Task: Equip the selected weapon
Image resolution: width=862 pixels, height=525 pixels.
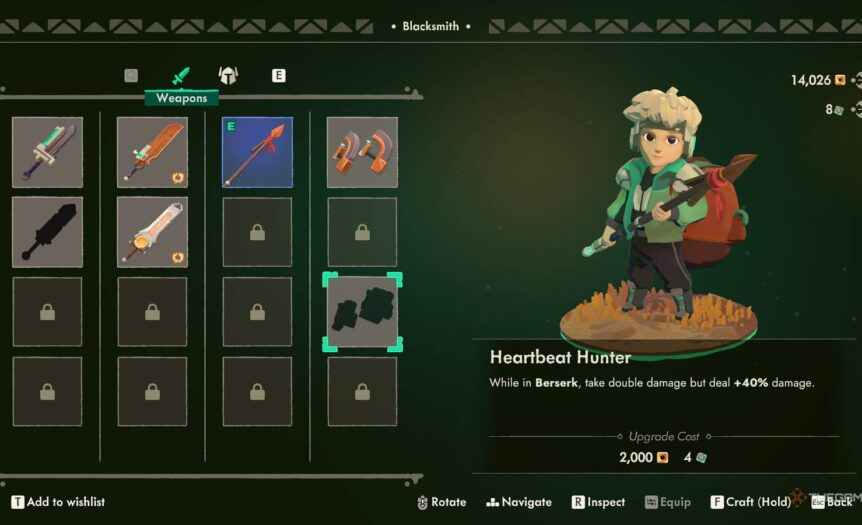Action: point(667,502)
